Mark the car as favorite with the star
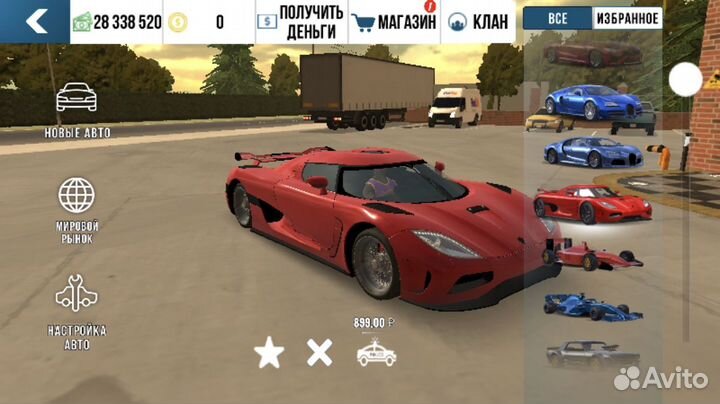 tap(268, 352)
